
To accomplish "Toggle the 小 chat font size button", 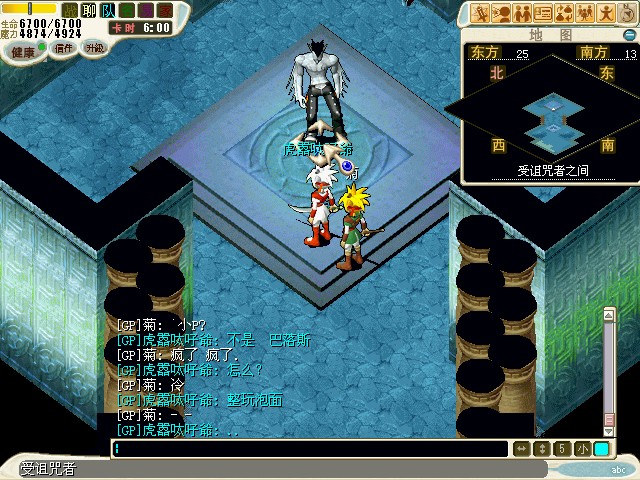I will (582, 449).
